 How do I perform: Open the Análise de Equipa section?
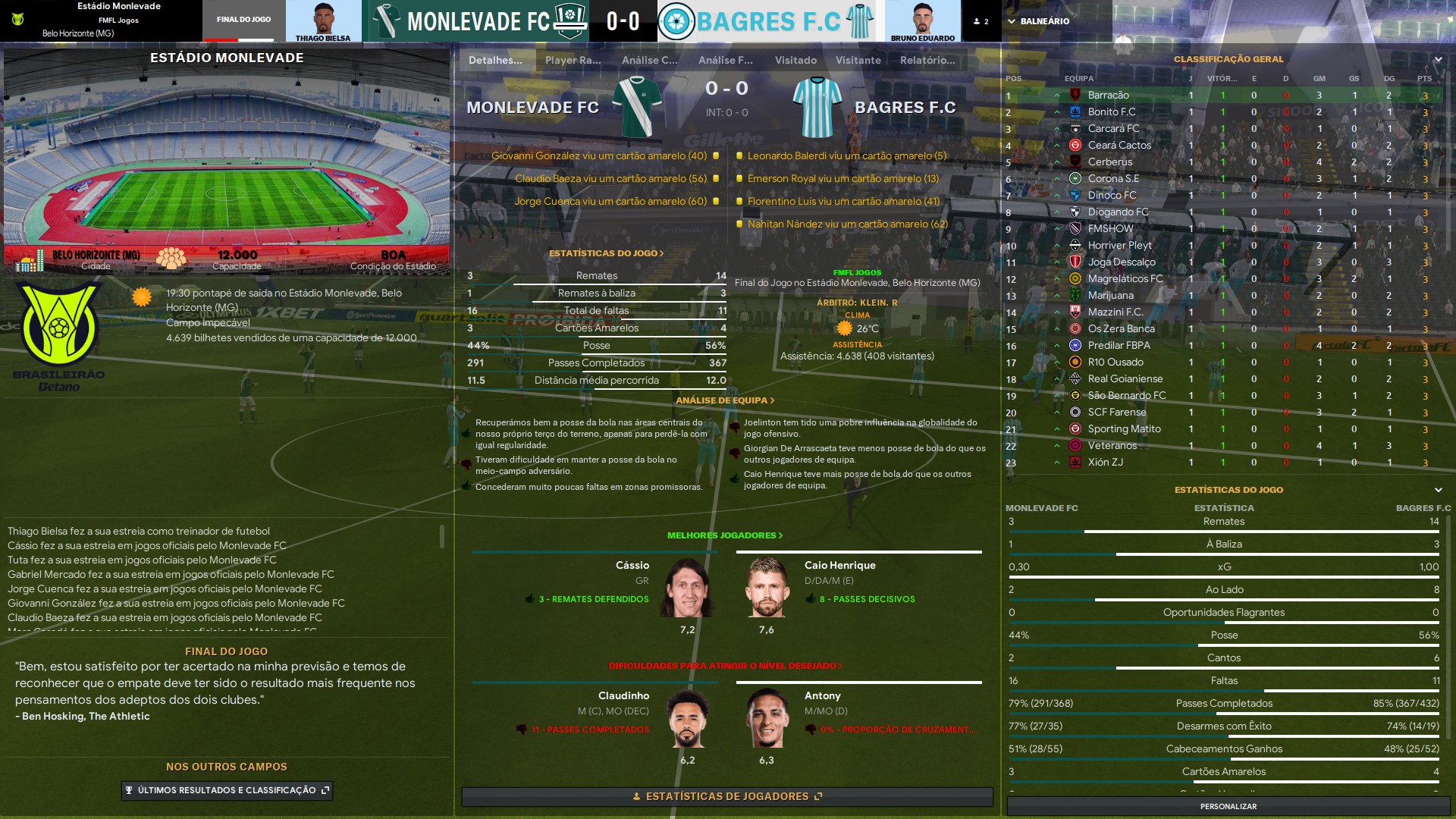click(725, 400)
